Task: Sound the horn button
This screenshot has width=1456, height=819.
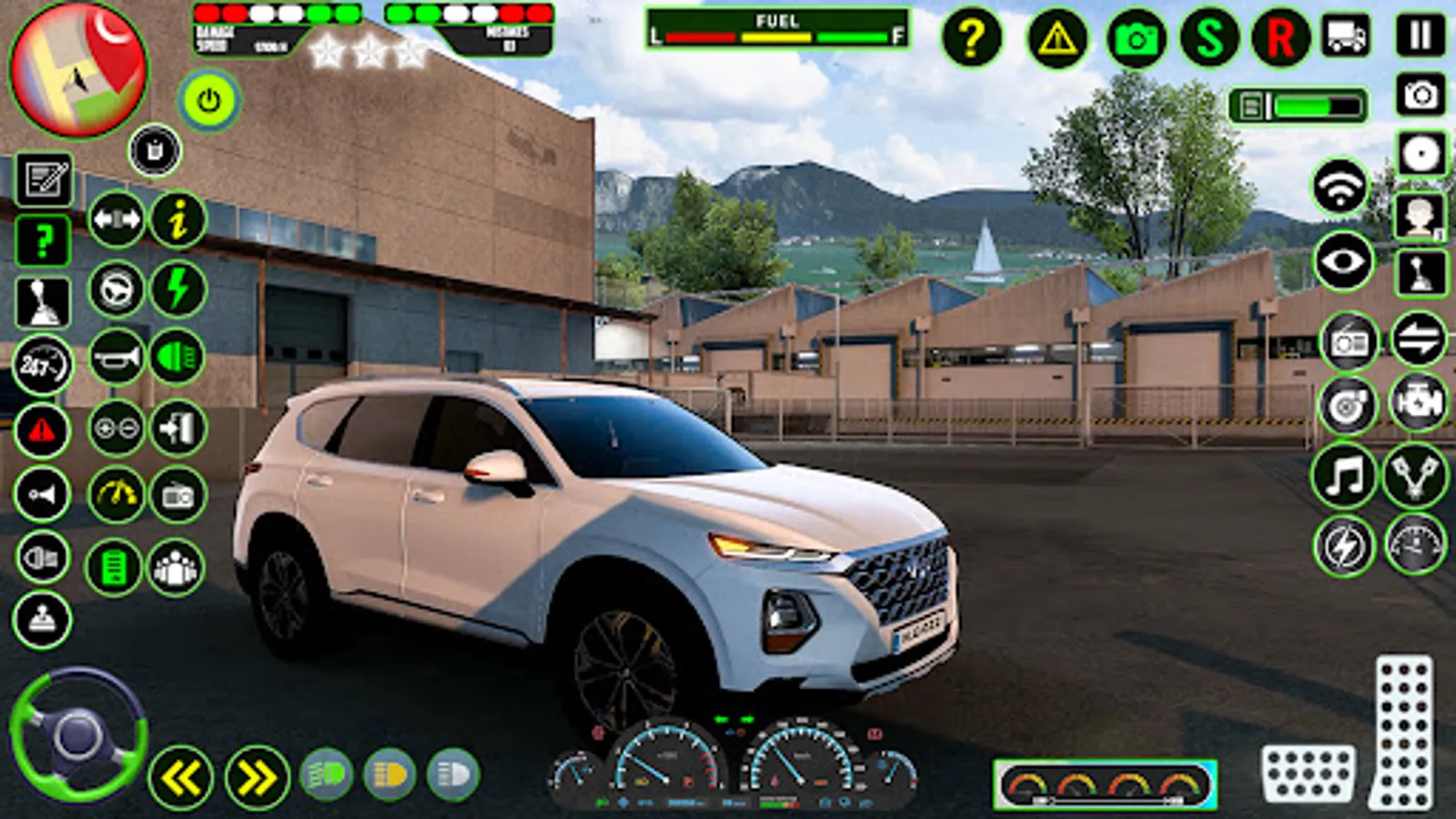Action: [116, 358]
